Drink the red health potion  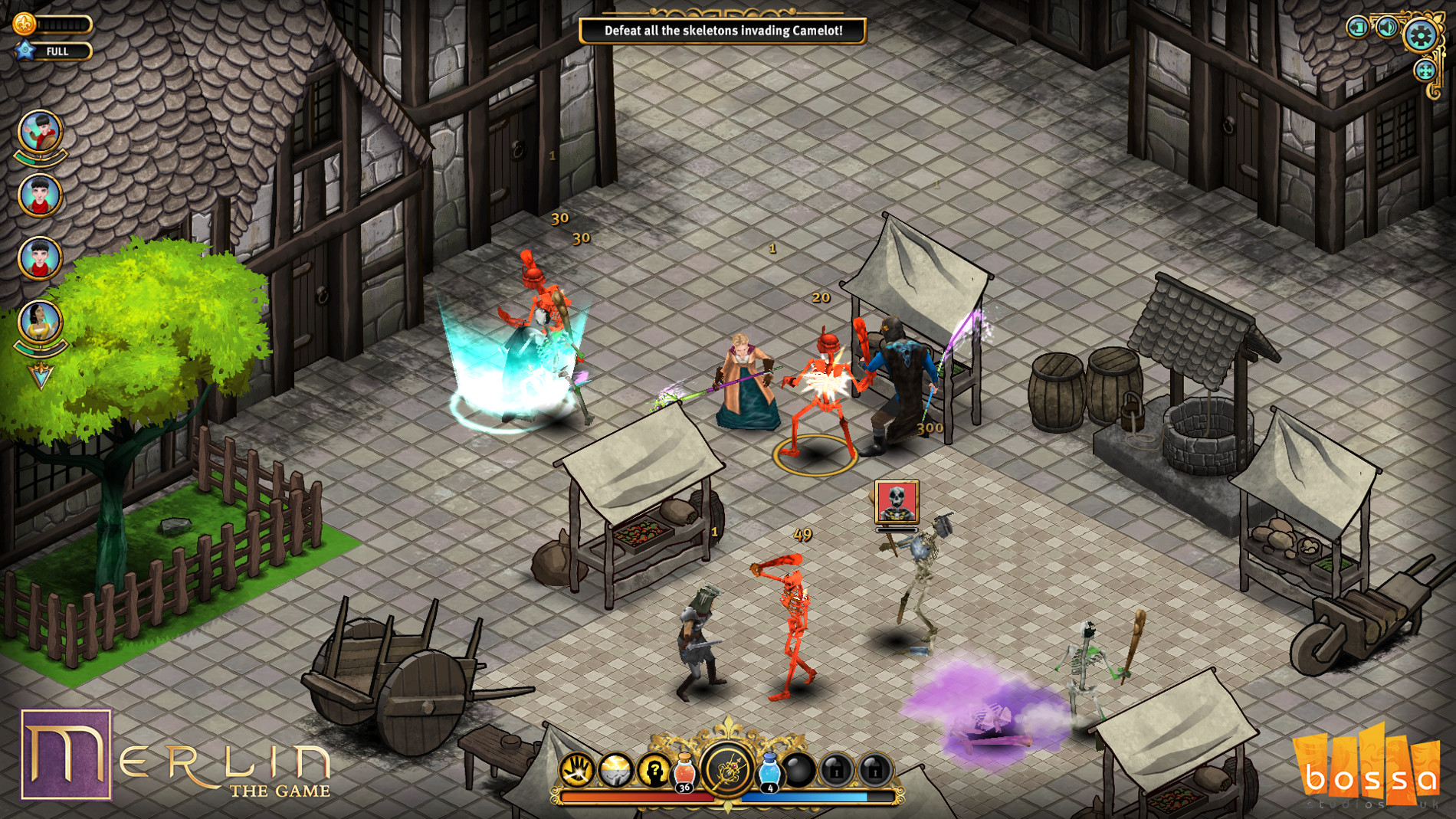click(684, 771)
